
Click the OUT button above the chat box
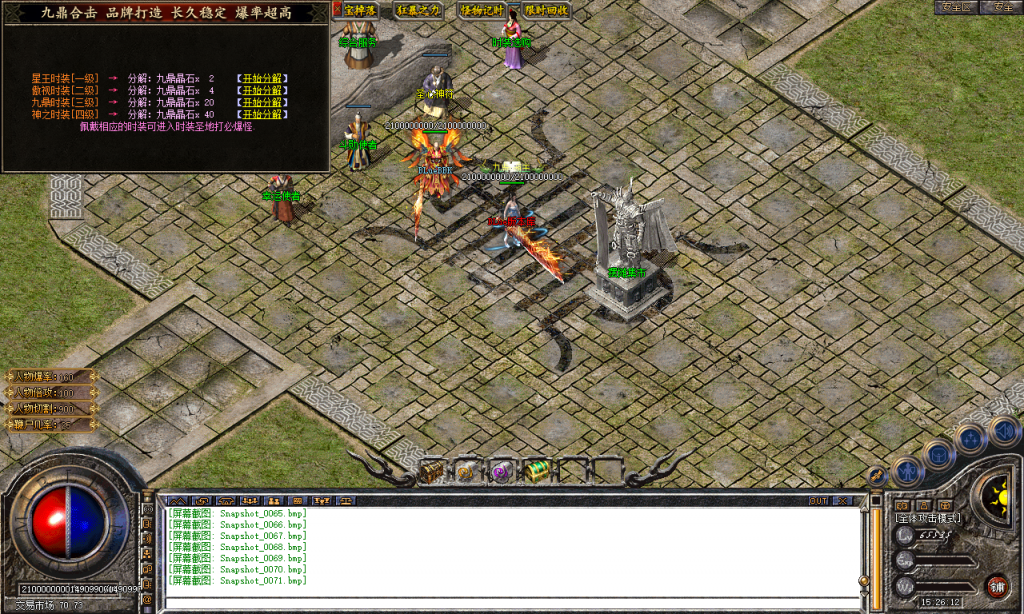click(x=819, y=500)
